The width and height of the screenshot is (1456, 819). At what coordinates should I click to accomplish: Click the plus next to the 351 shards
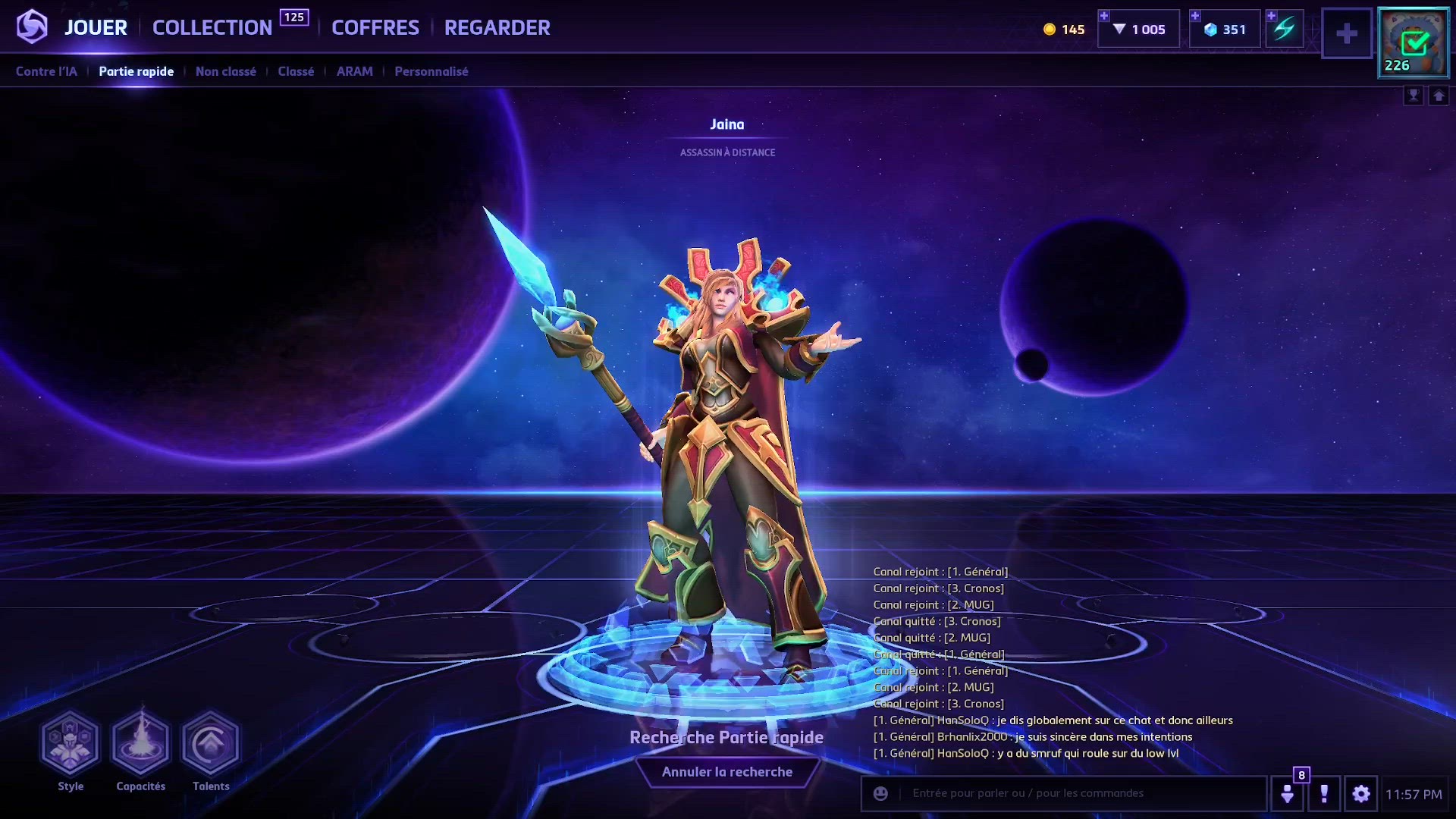[1196, 15]
